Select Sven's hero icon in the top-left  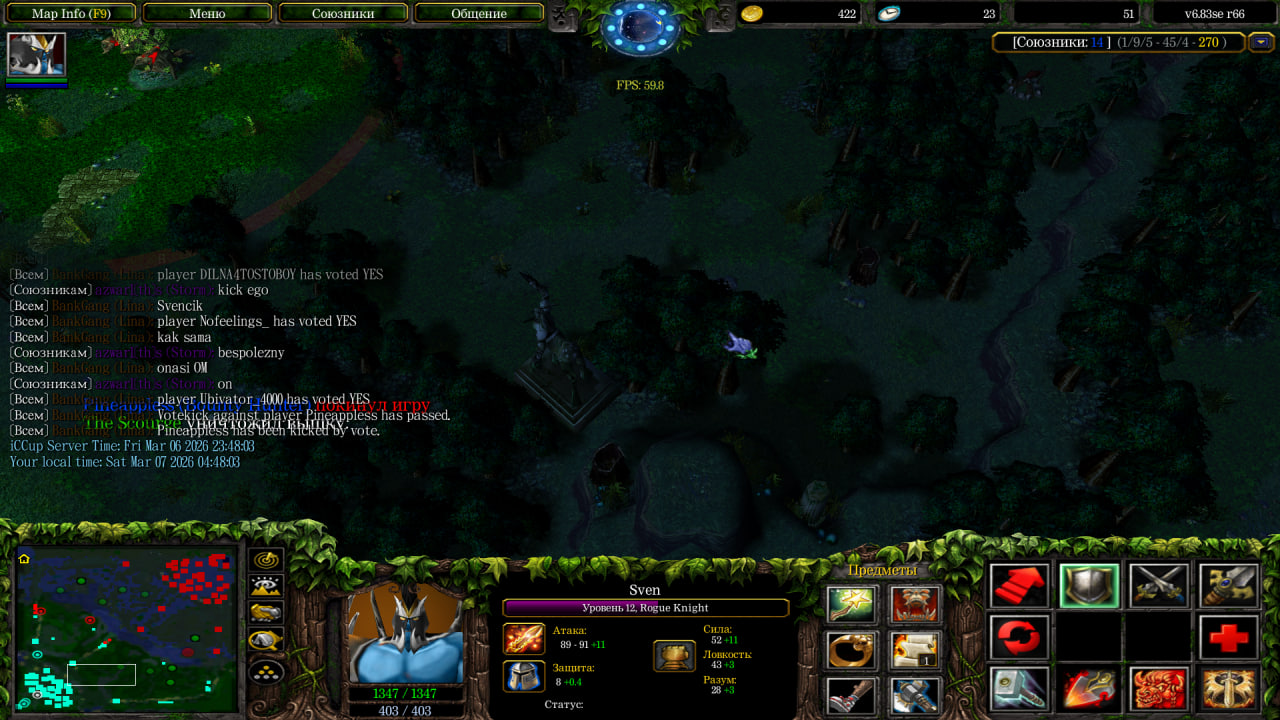(x=37, y=54)
